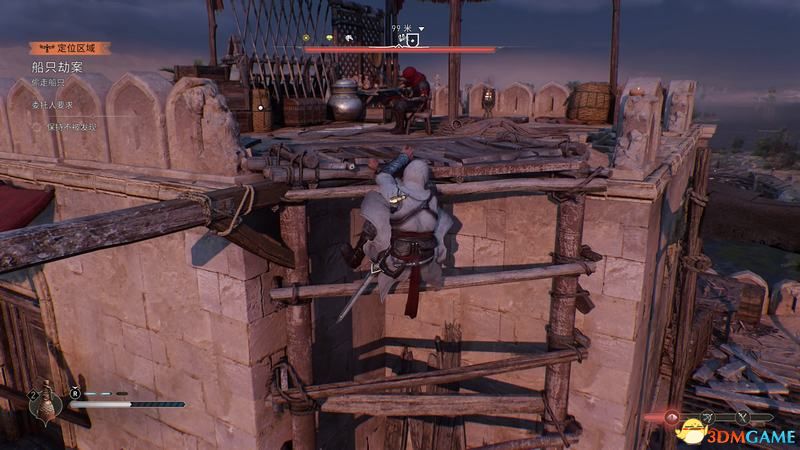Select the 保持不被发现 optional objective
The width and height of the screenshot is (800, 450).
67,127
